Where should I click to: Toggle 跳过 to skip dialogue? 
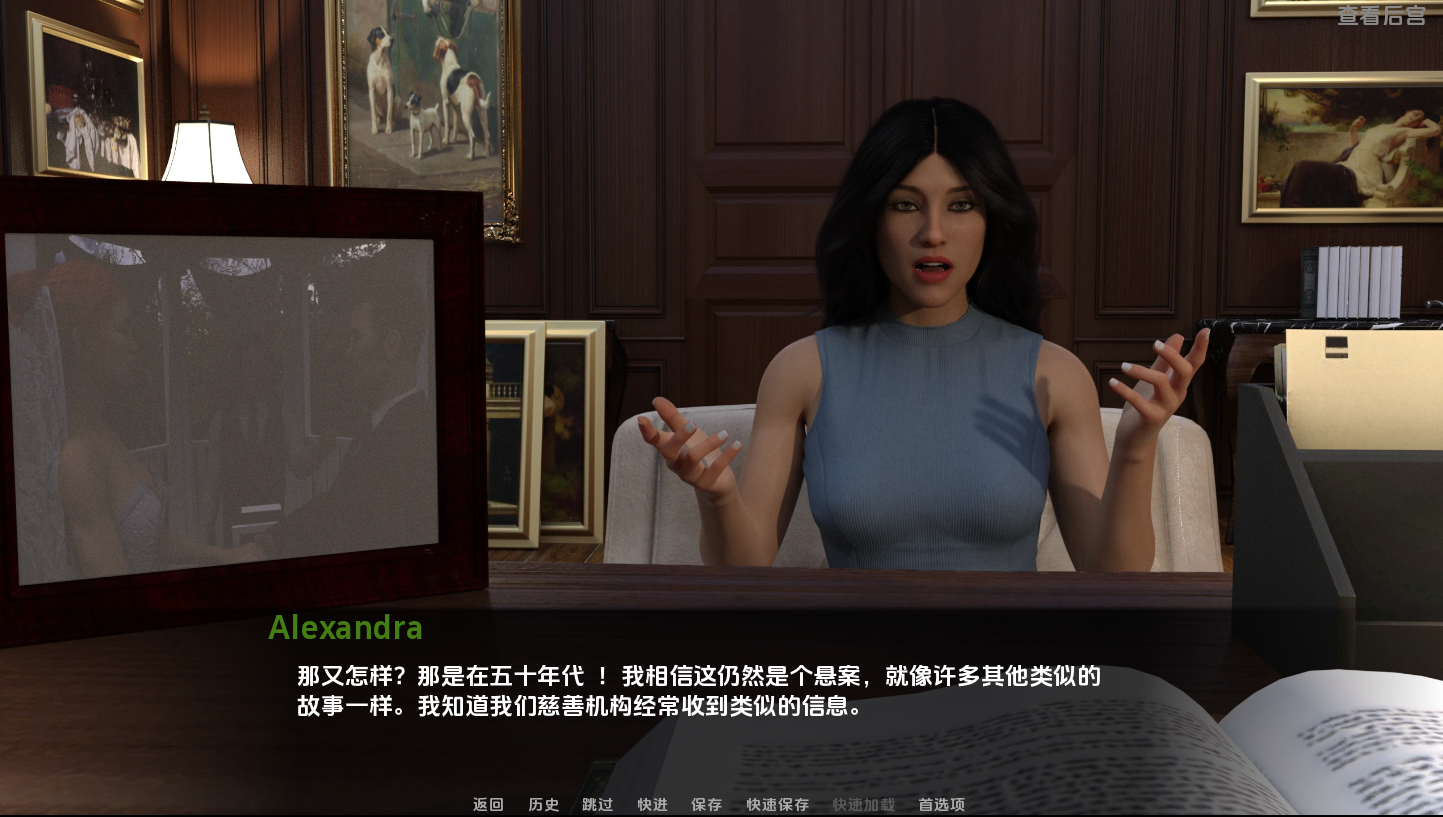(x=597, y=804)
